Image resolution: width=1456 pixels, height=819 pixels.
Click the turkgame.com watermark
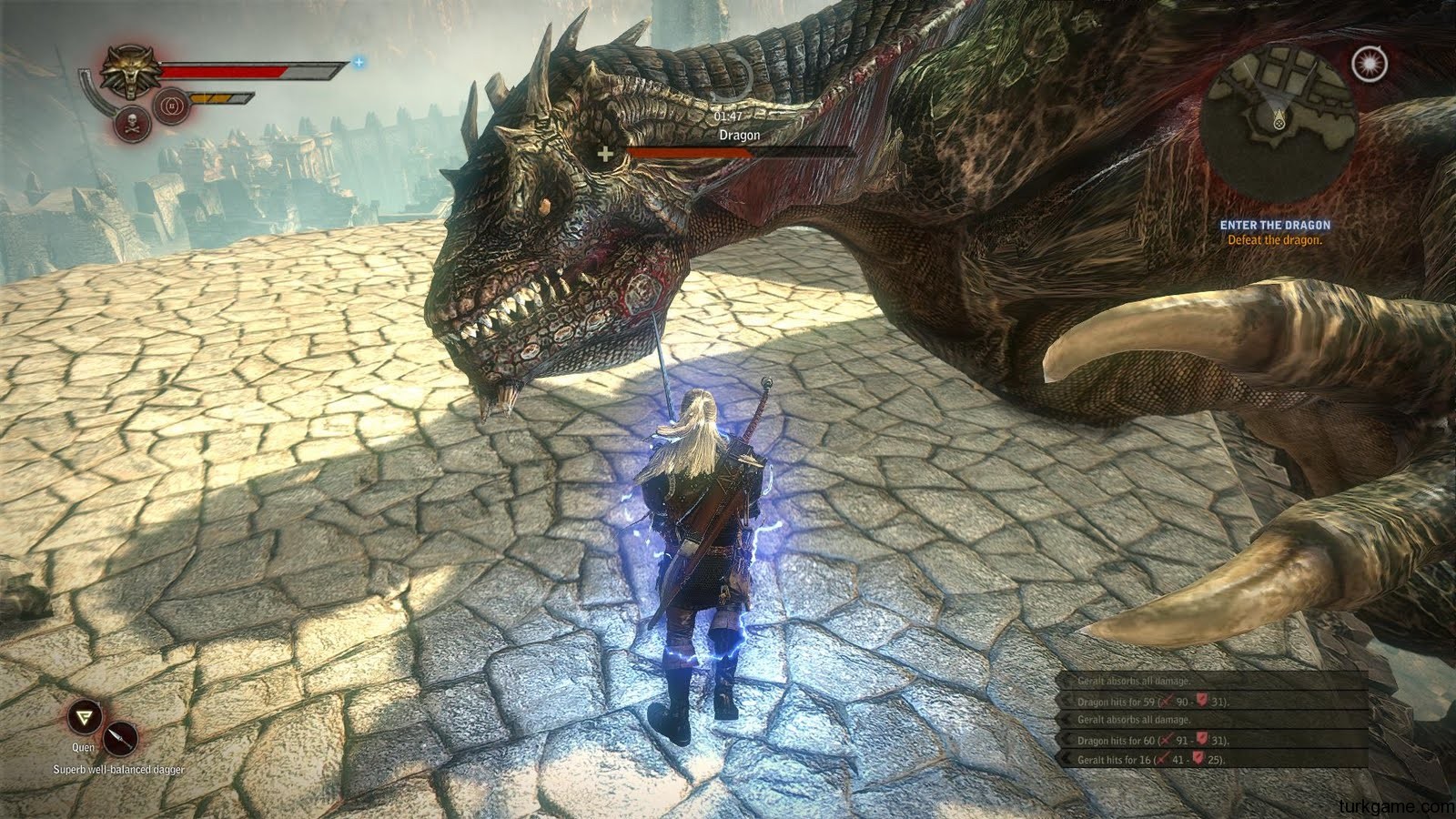tap(1397, 806)
